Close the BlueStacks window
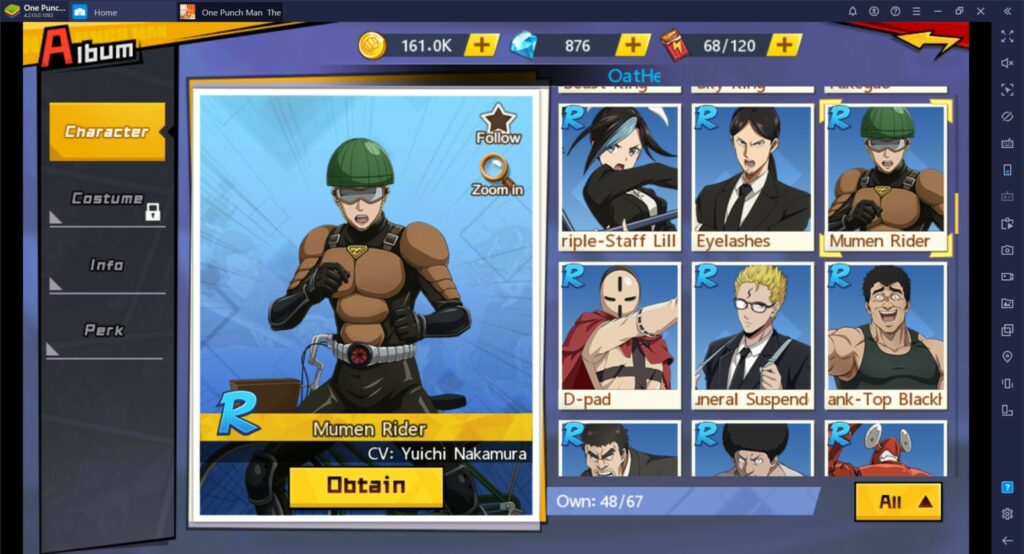Viewport: 1024px width, 554px height. coord(982,11)
